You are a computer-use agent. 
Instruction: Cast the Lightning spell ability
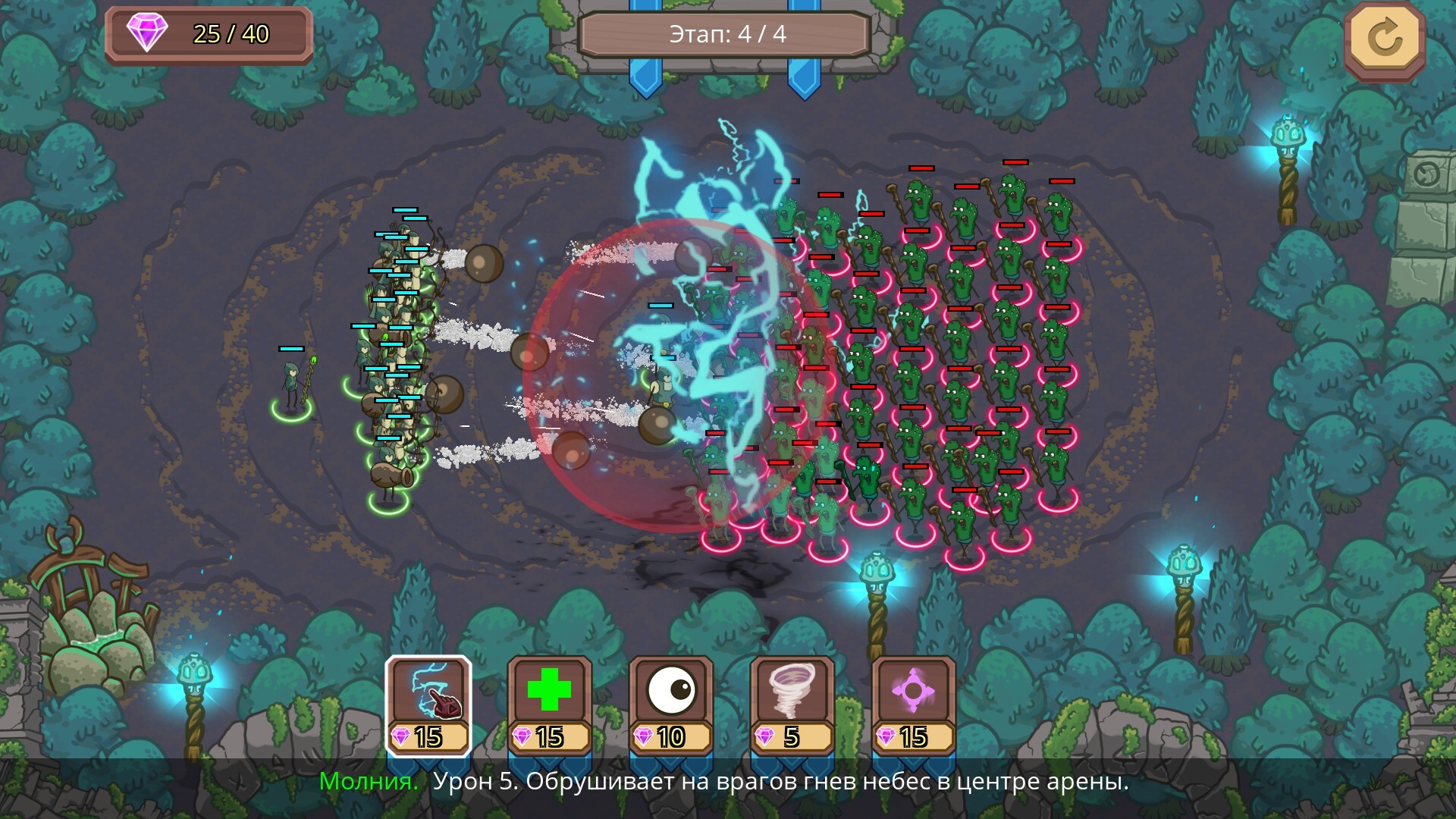point(428,705)
